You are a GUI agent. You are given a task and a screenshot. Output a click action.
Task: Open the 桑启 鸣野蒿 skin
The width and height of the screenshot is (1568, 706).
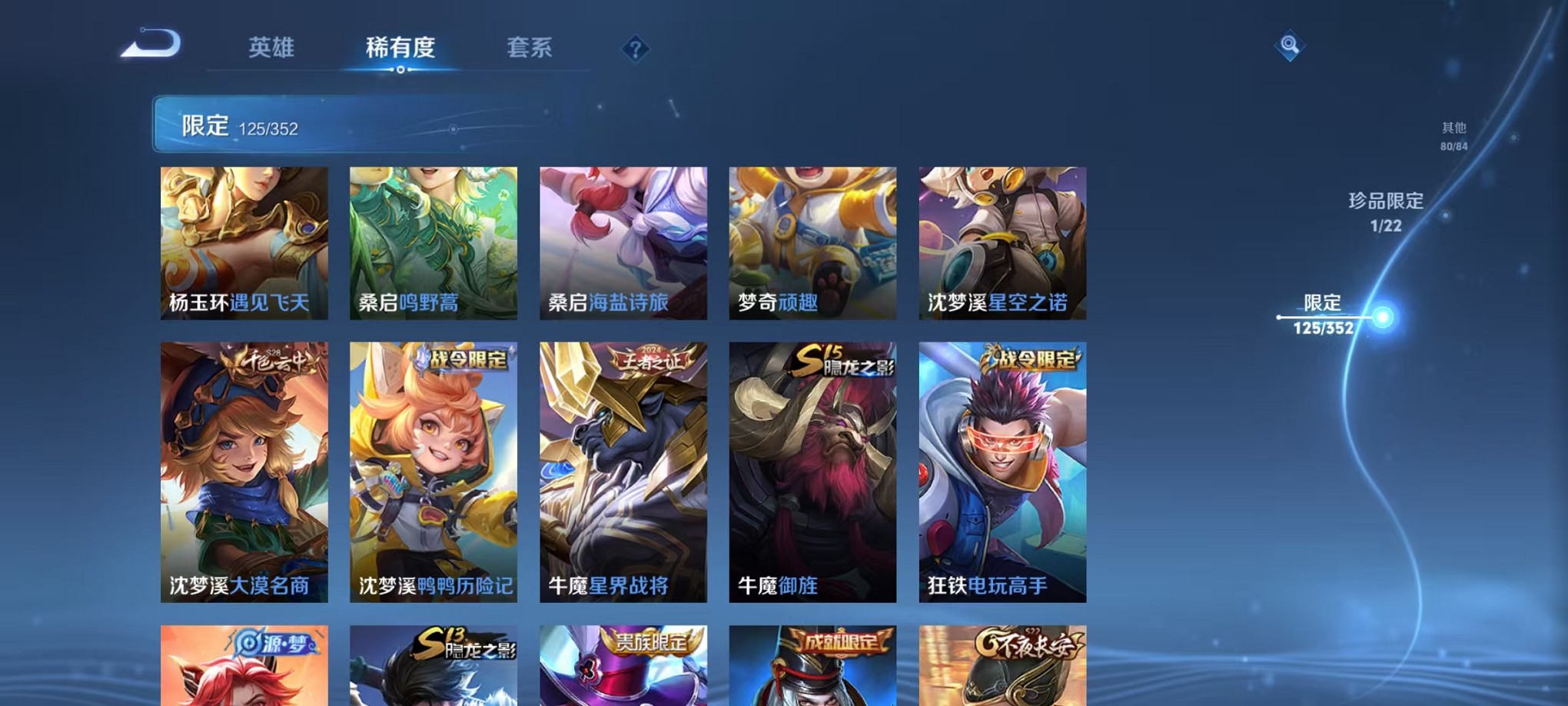point(432,243)
